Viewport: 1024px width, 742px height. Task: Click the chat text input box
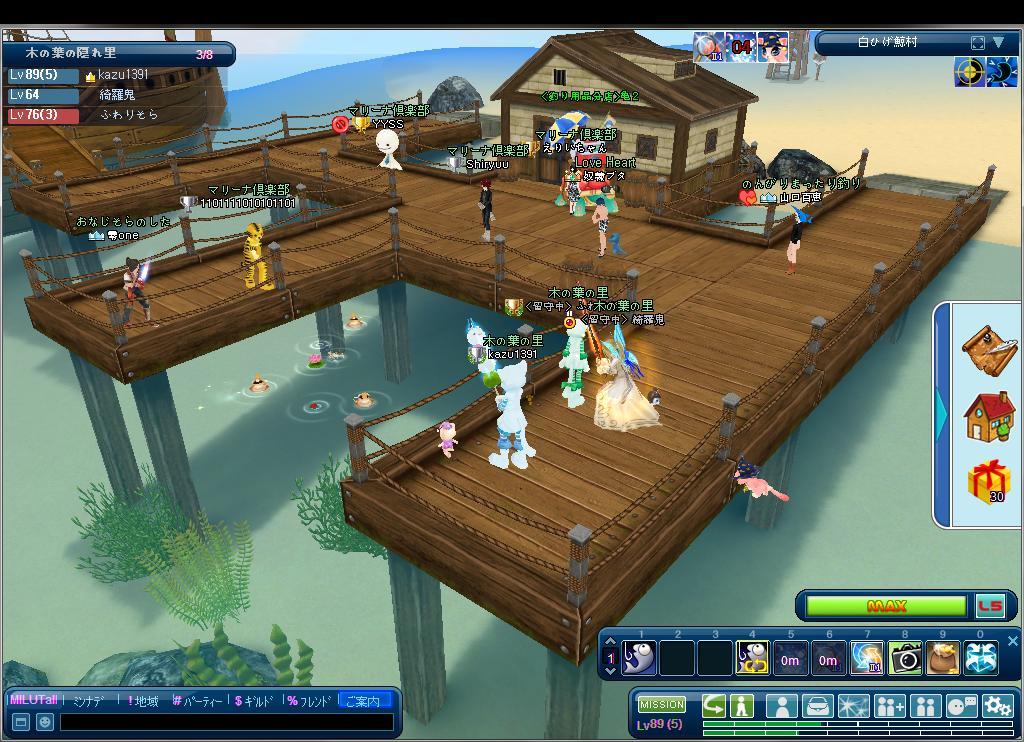(226, 722)
